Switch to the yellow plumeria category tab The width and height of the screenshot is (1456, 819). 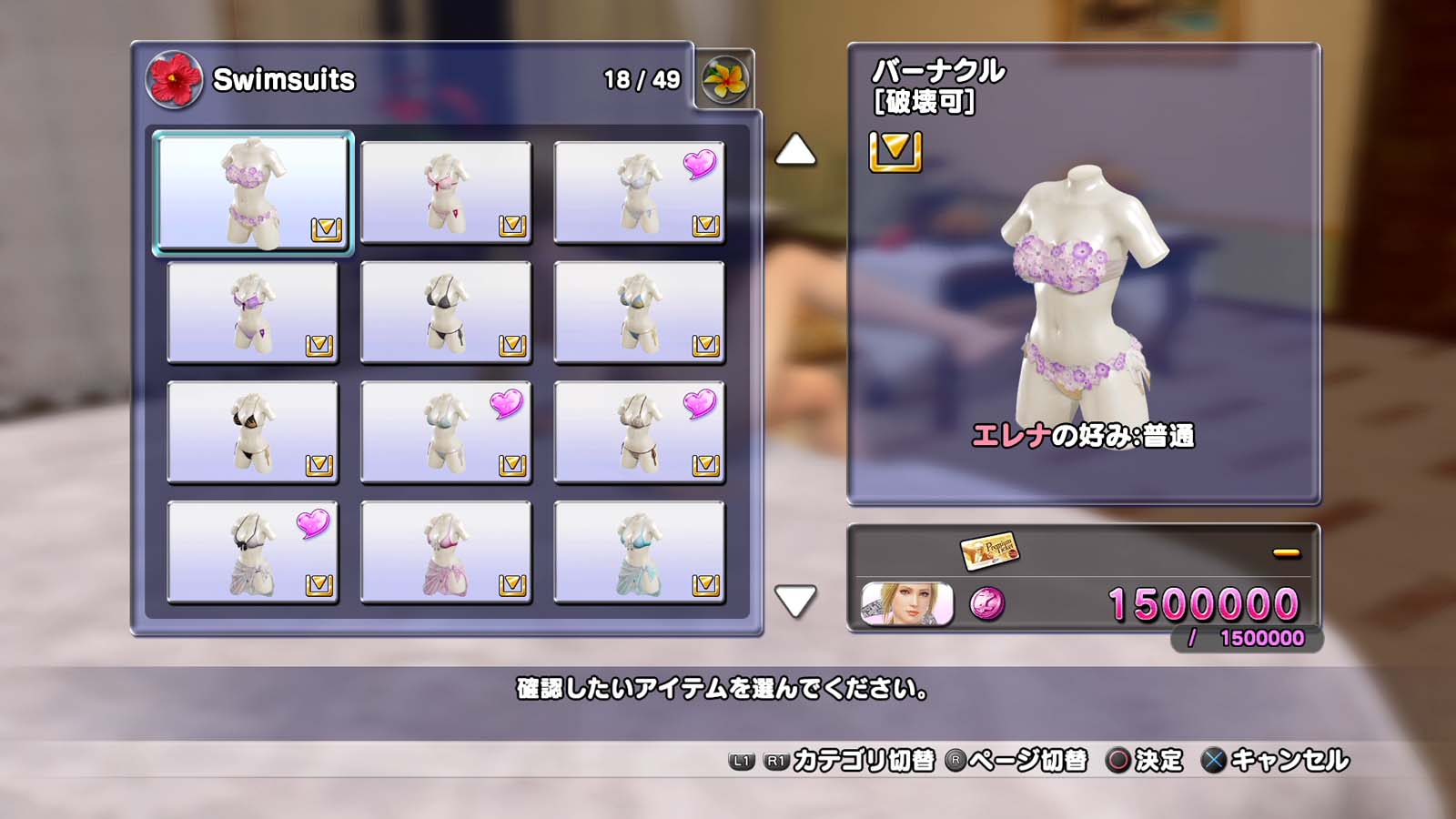(x=725, y=80)
